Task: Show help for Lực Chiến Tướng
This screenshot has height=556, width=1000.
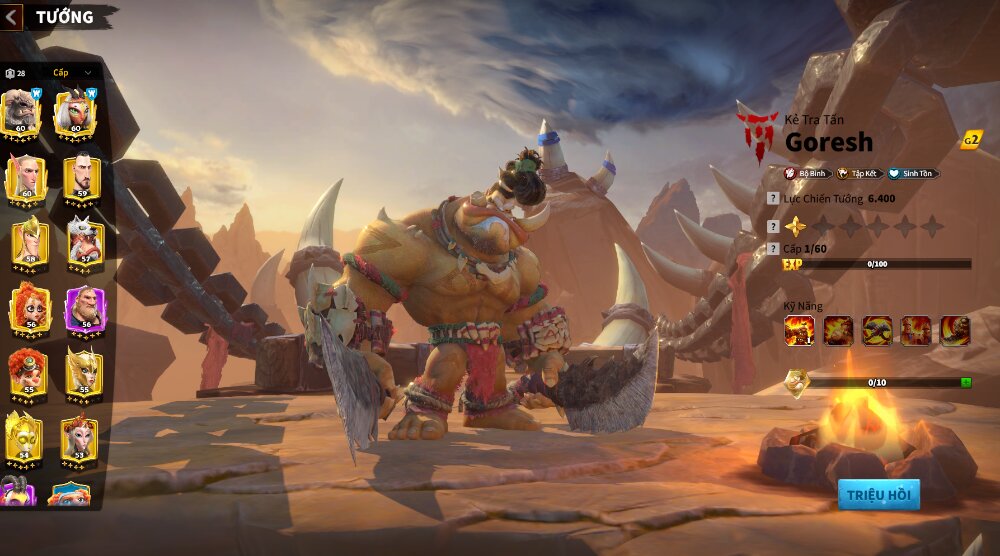Action: click(x=772, y=199)
